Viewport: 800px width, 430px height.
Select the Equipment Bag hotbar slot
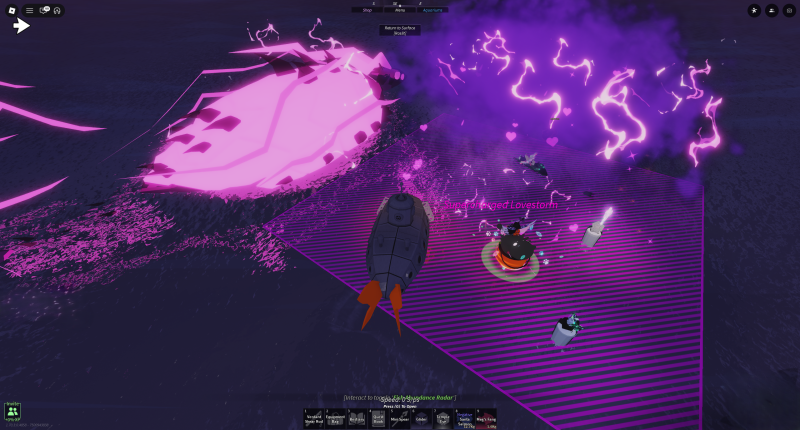336,418
